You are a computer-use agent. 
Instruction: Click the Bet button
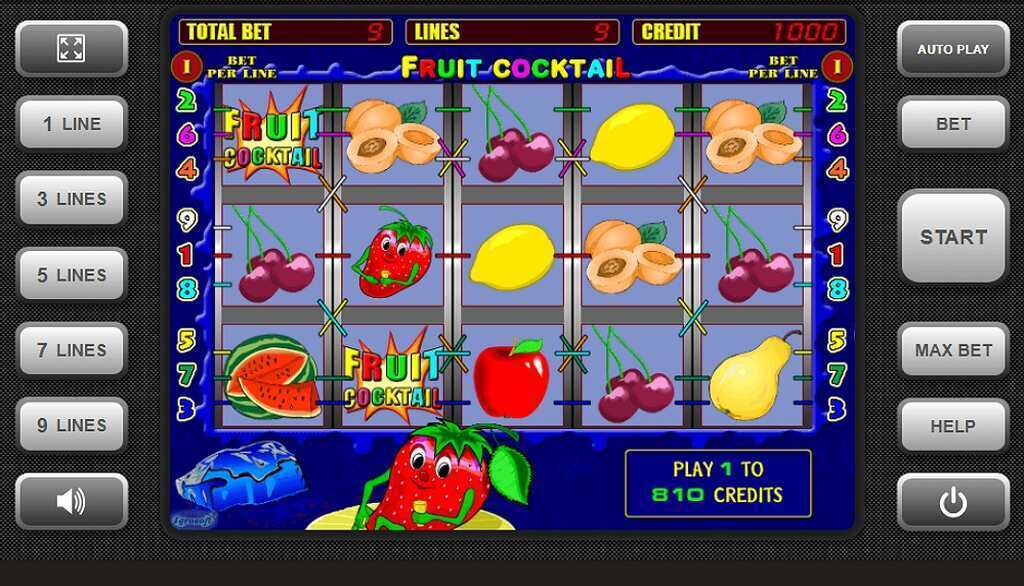953,124
